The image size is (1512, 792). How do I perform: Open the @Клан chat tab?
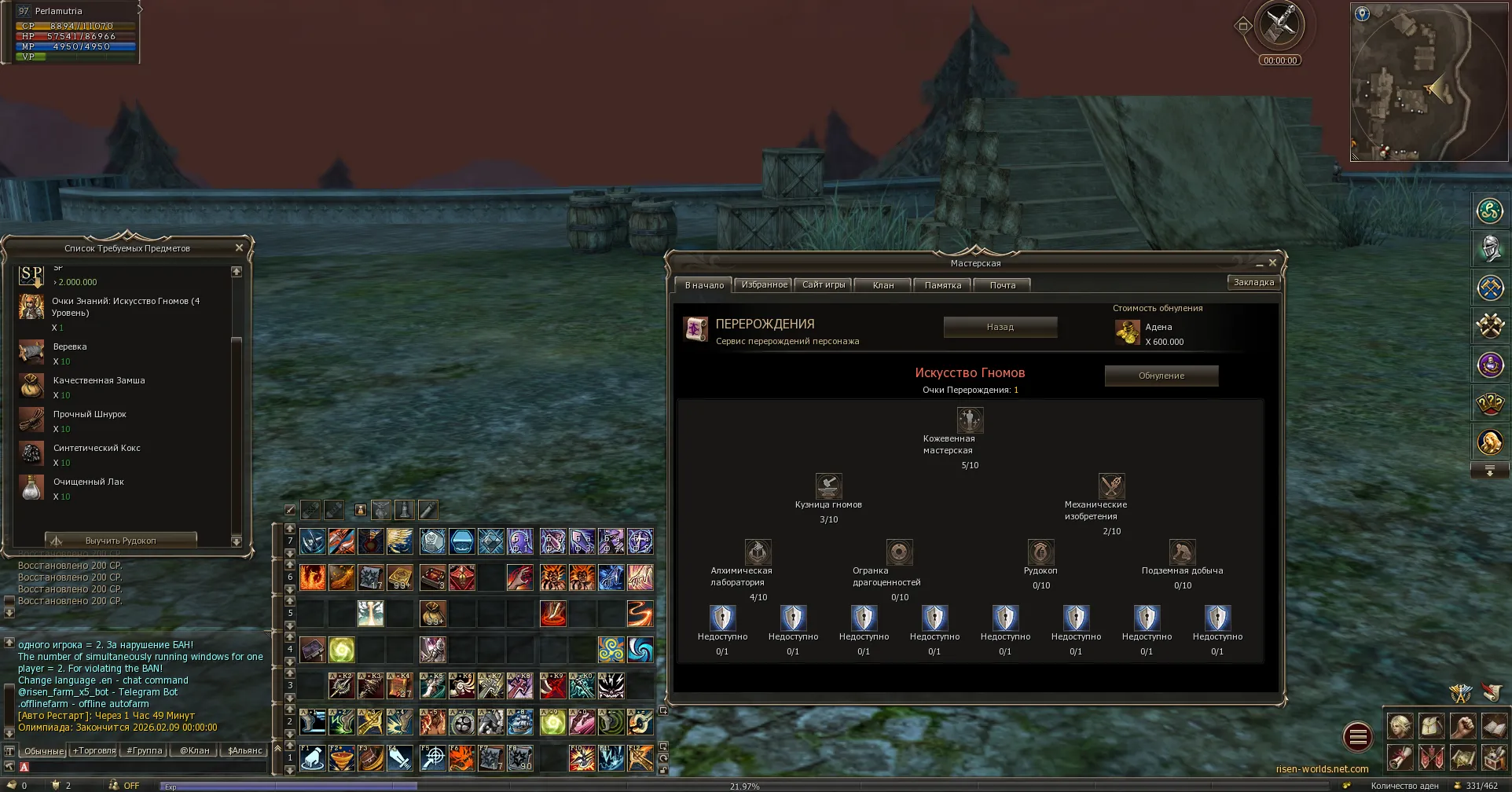click(194, 750)
